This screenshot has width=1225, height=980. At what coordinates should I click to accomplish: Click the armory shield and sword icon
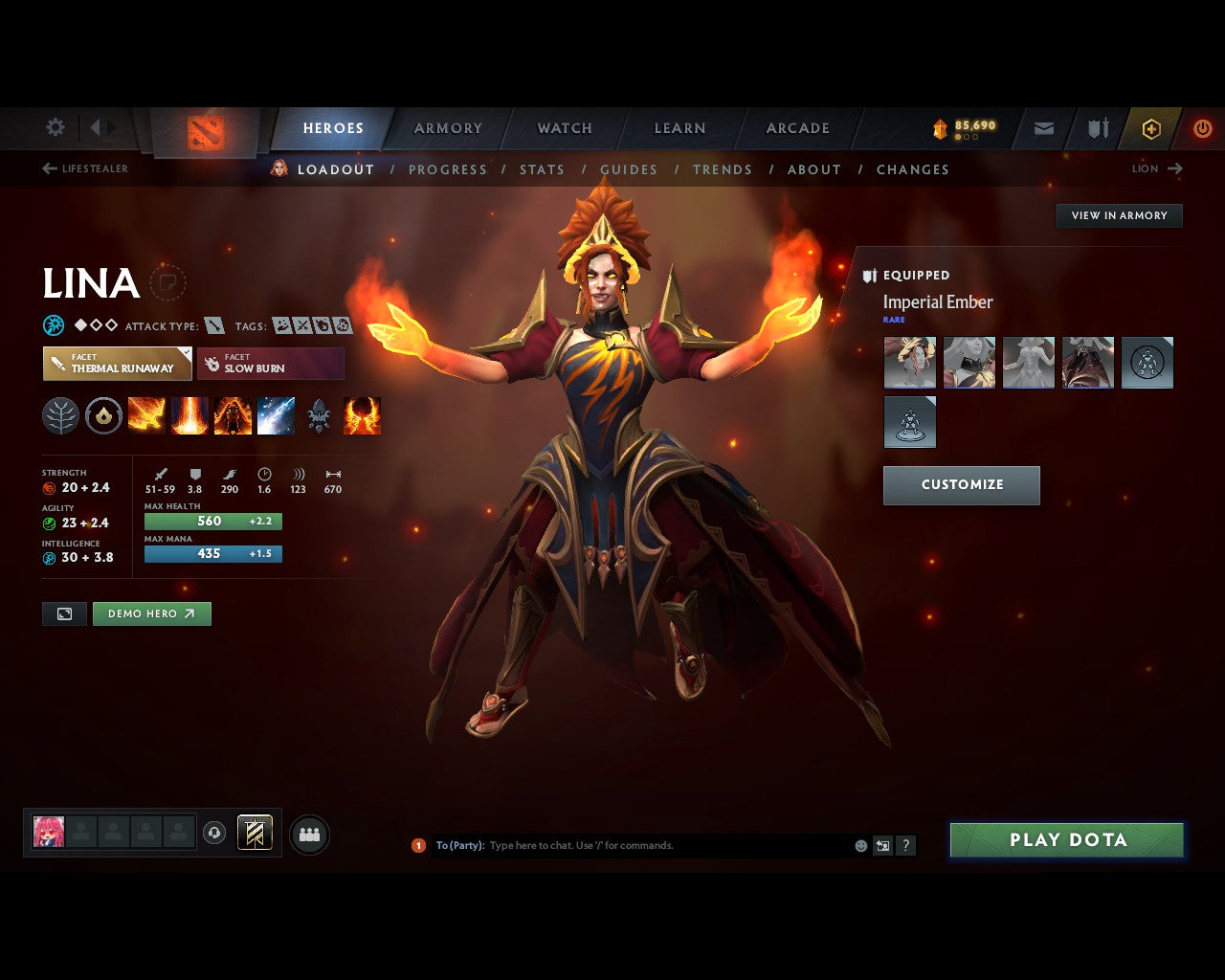pos(1097,128)
